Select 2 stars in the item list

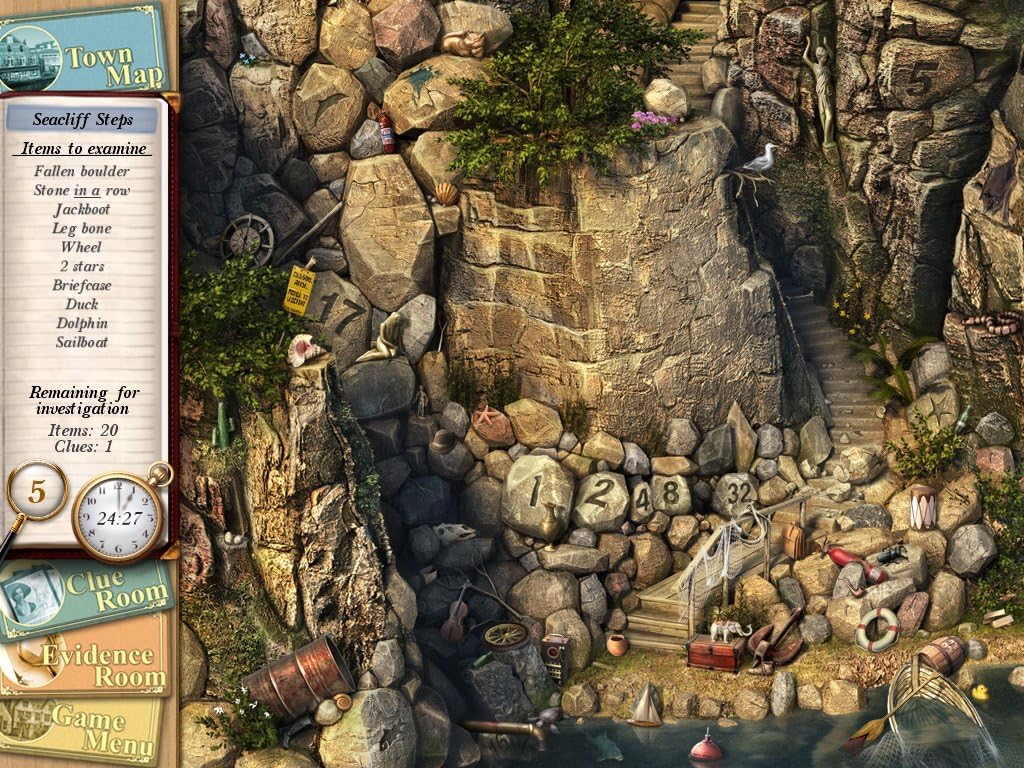(x=82, y=266)
